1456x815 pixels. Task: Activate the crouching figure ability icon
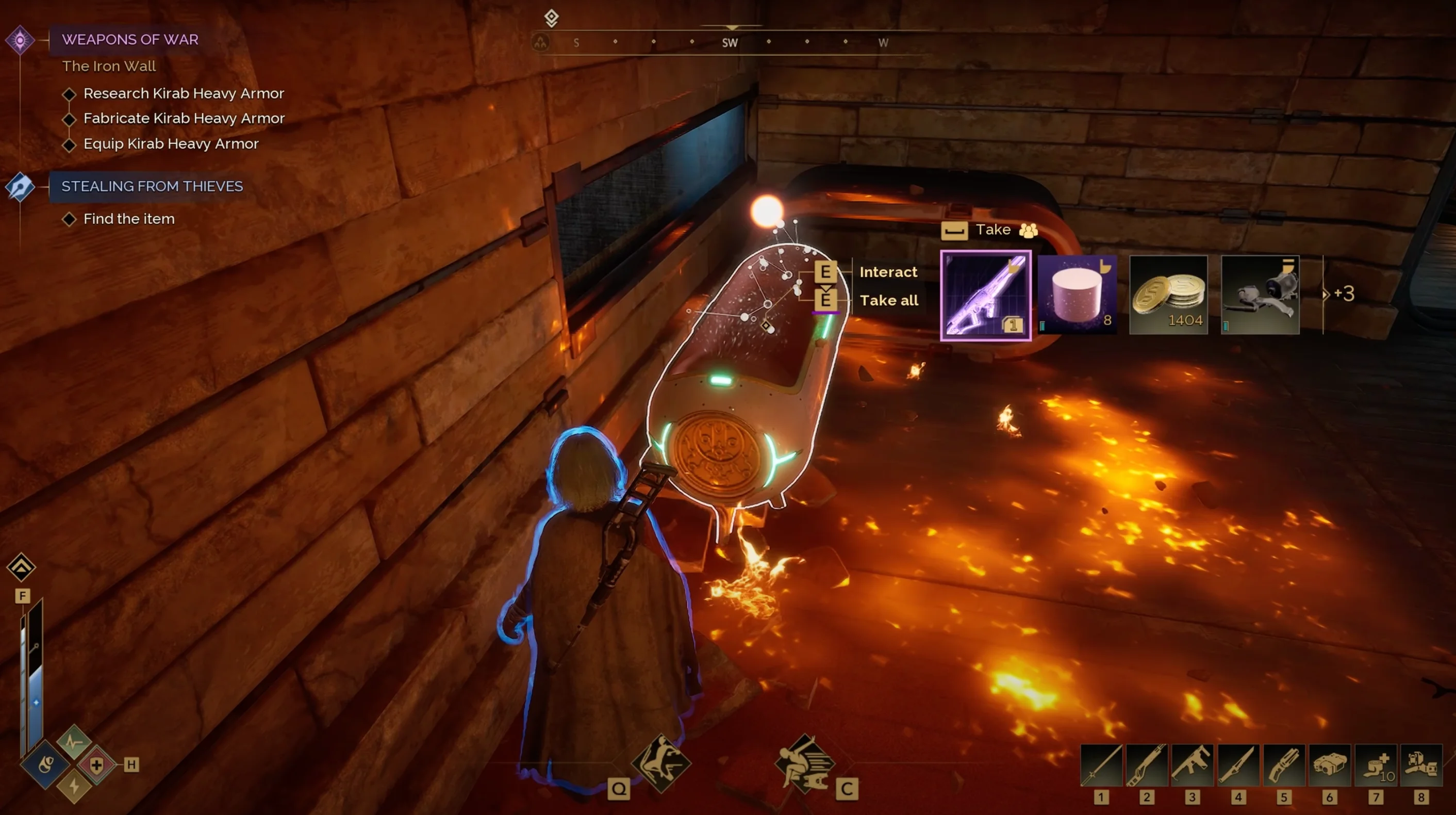pos(661,763)
